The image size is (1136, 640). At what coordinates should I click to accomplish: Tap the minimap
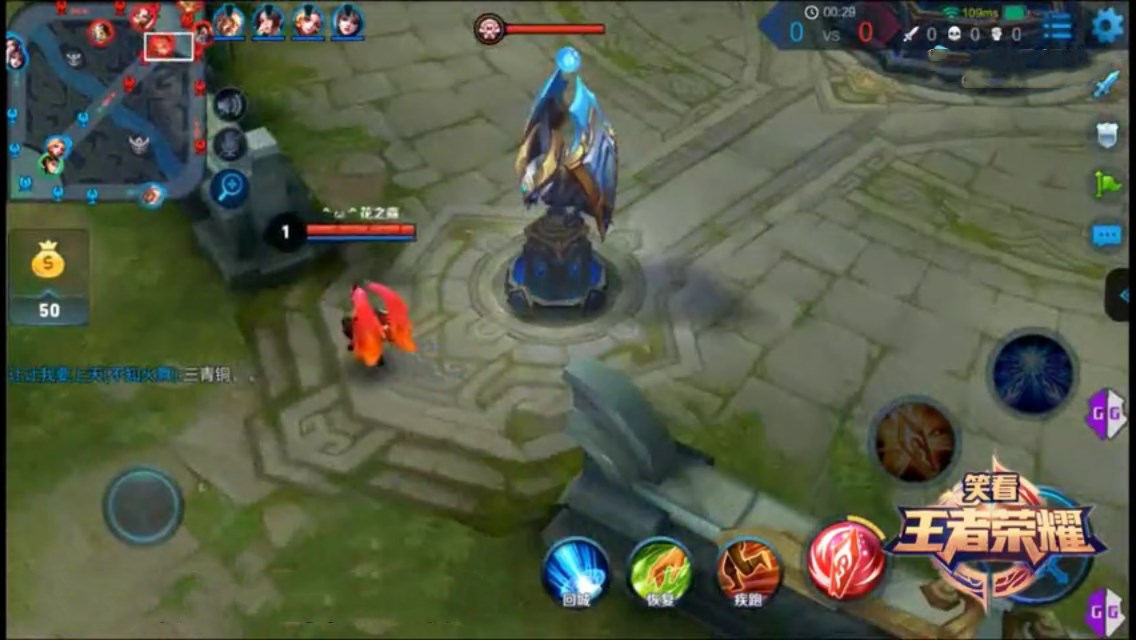[105, 102]
